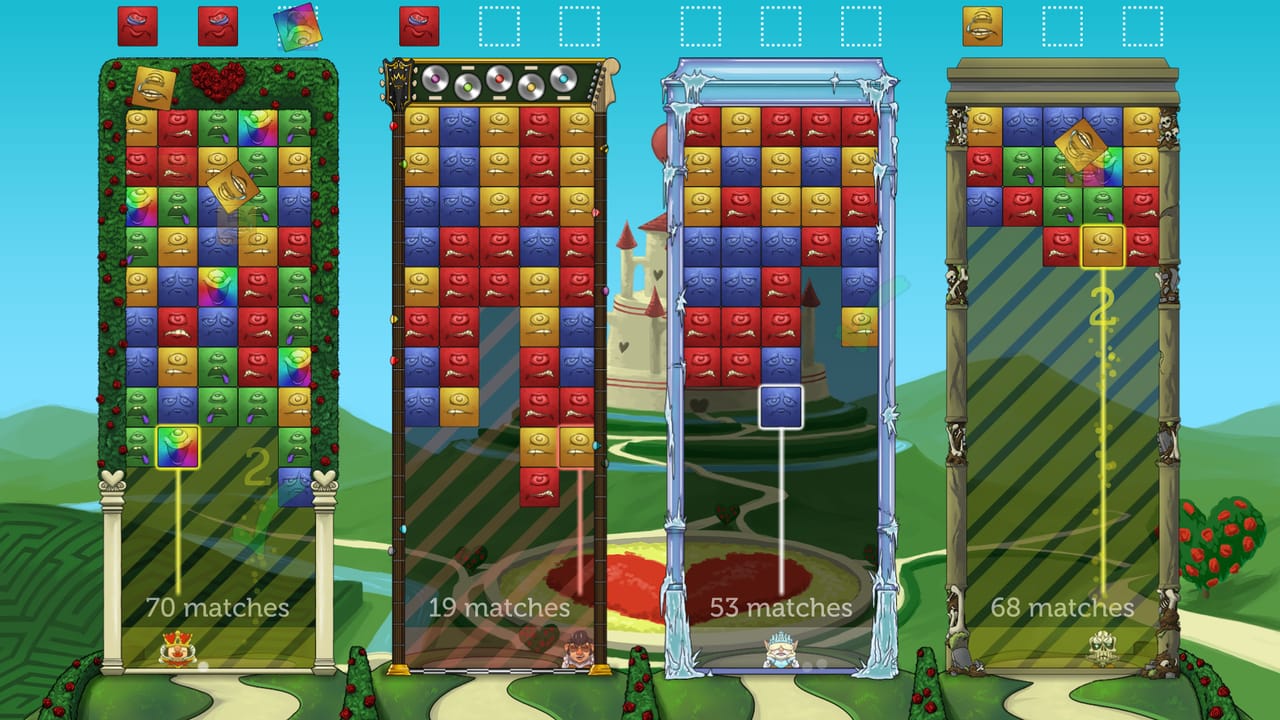Click the queen crest emblem below the hedge board

pos(178,648)
